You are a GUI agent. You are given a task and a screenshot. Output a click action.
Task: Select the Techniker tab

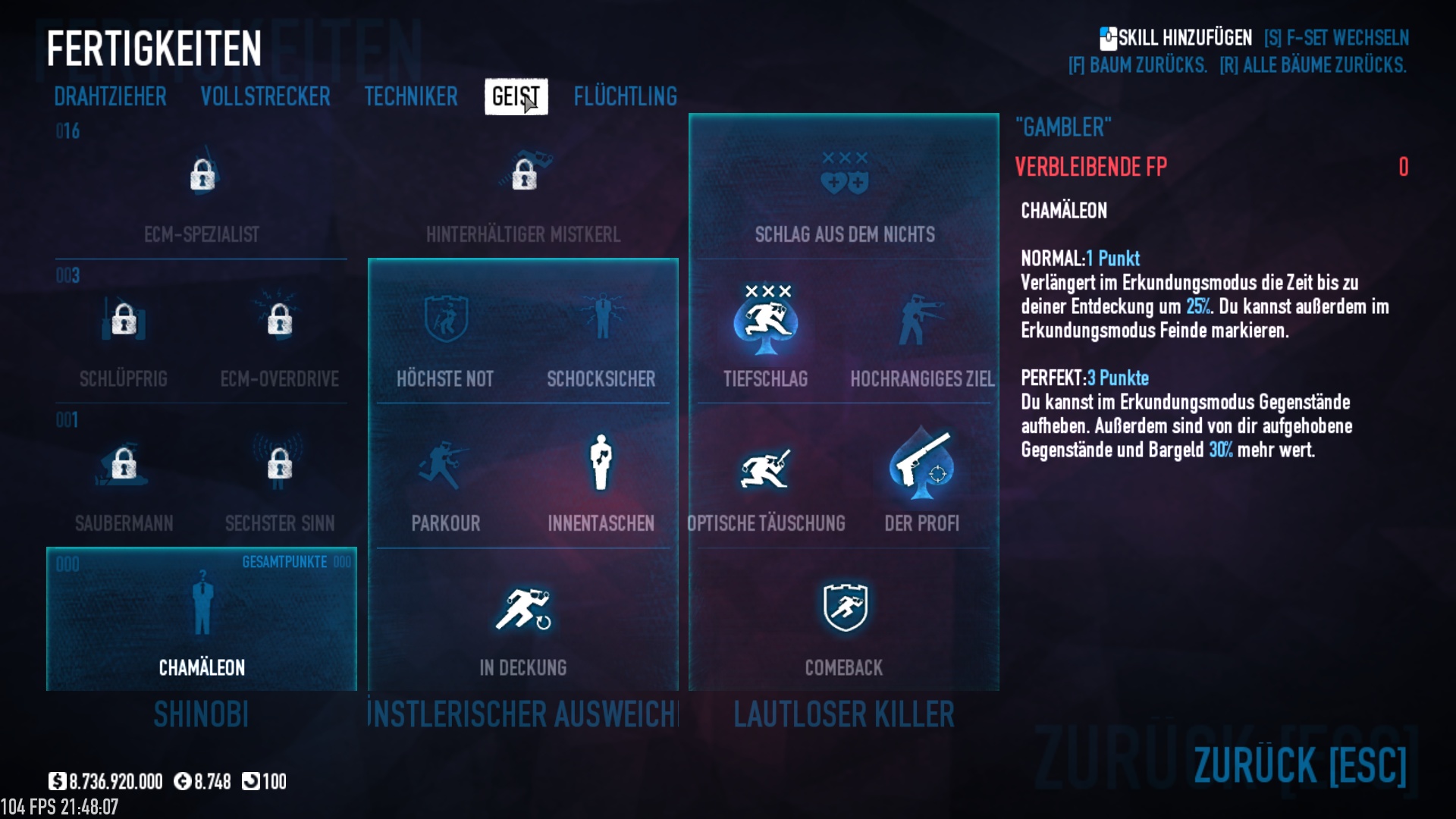click(411, 96)
